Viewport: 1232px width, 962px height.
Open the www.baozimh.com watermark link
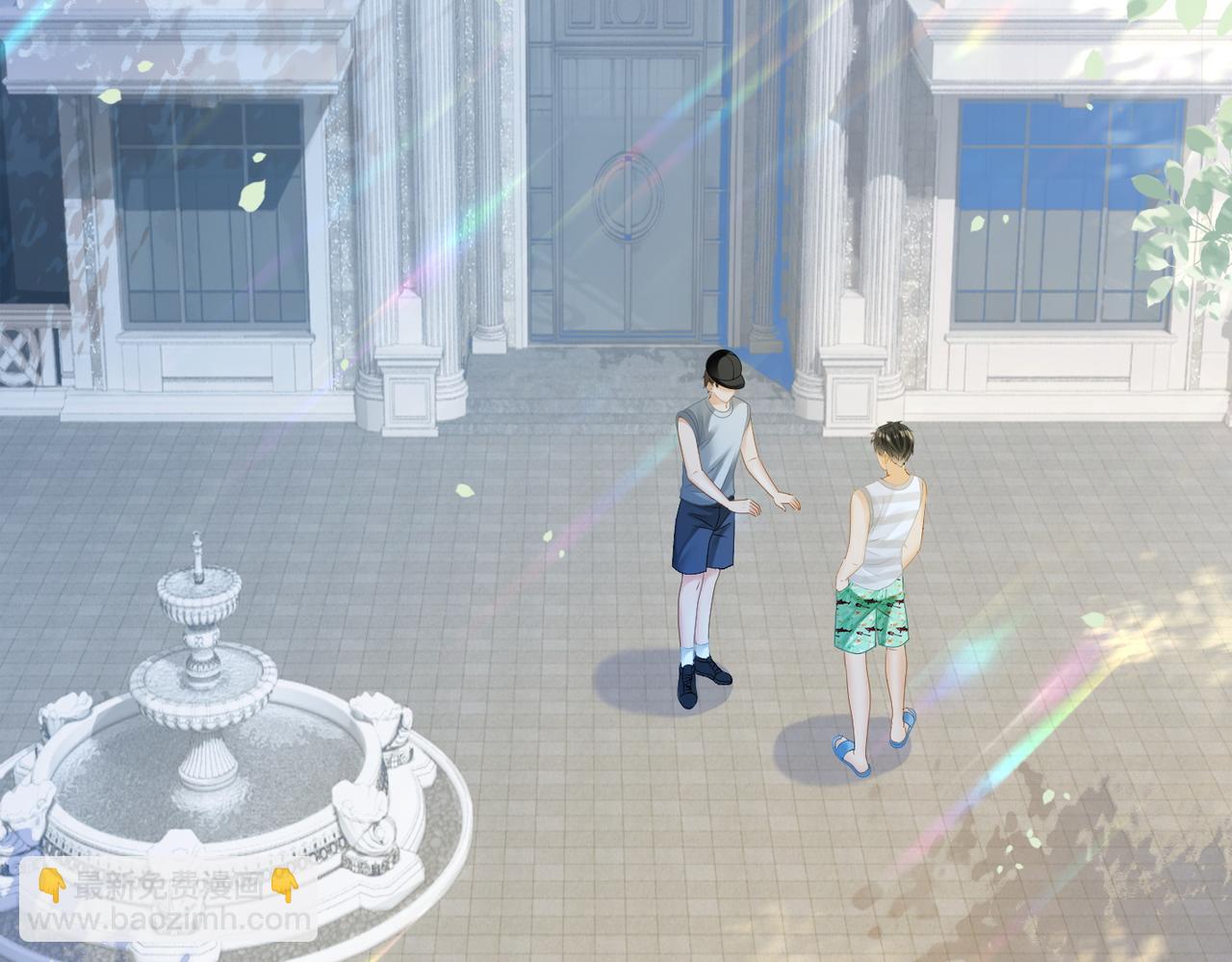(169, 920)
